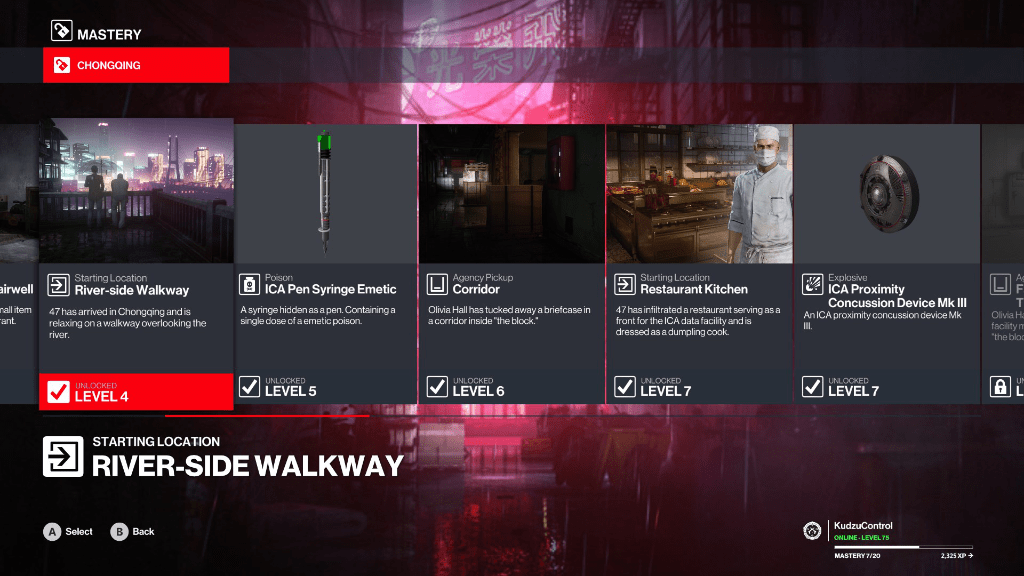The image size is (1024, 576).
Task: Choose the River-side Walkway starting location card
Action: coord(136,264)
